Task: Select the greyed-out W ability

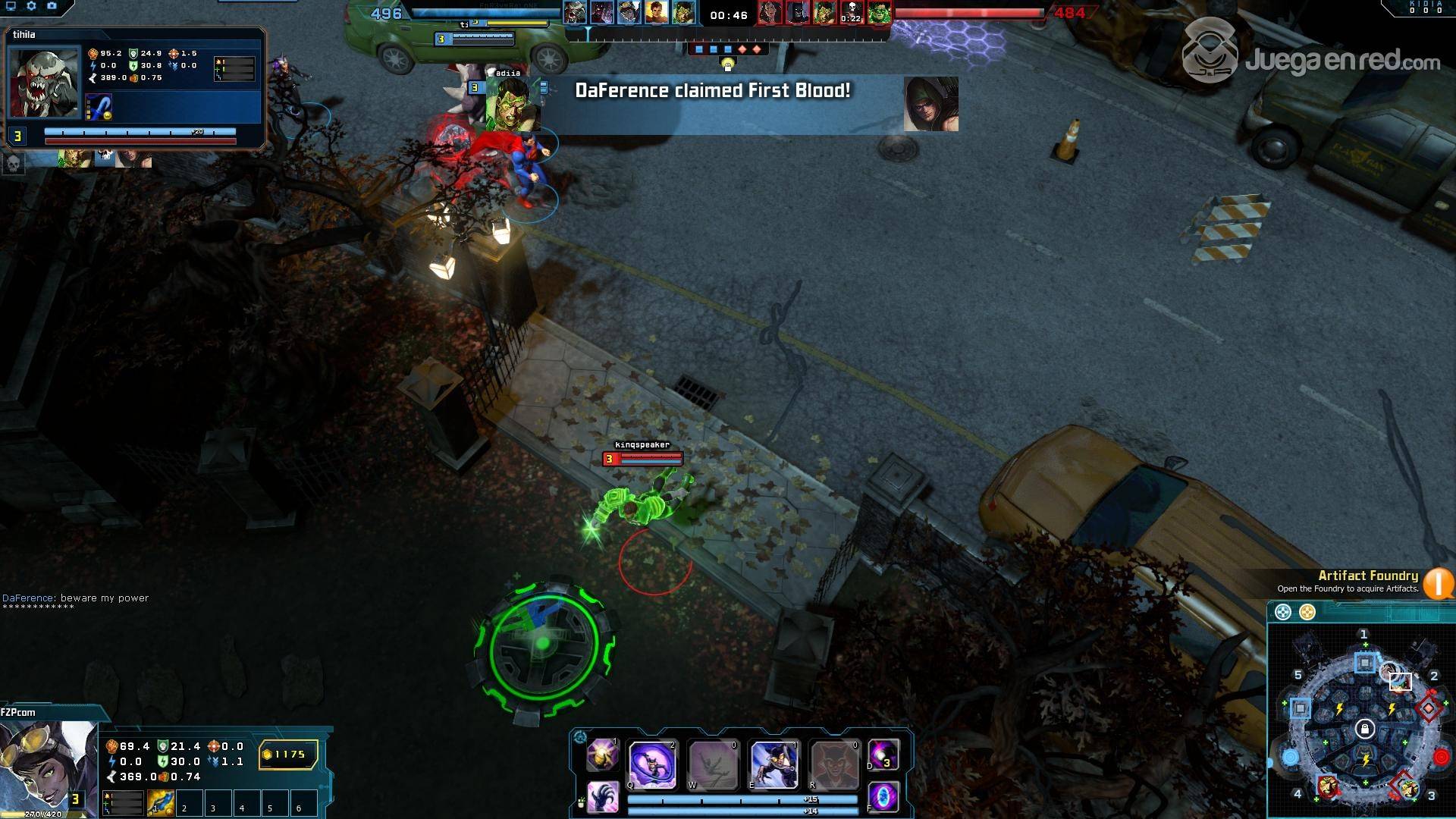Action: (713, 764)
